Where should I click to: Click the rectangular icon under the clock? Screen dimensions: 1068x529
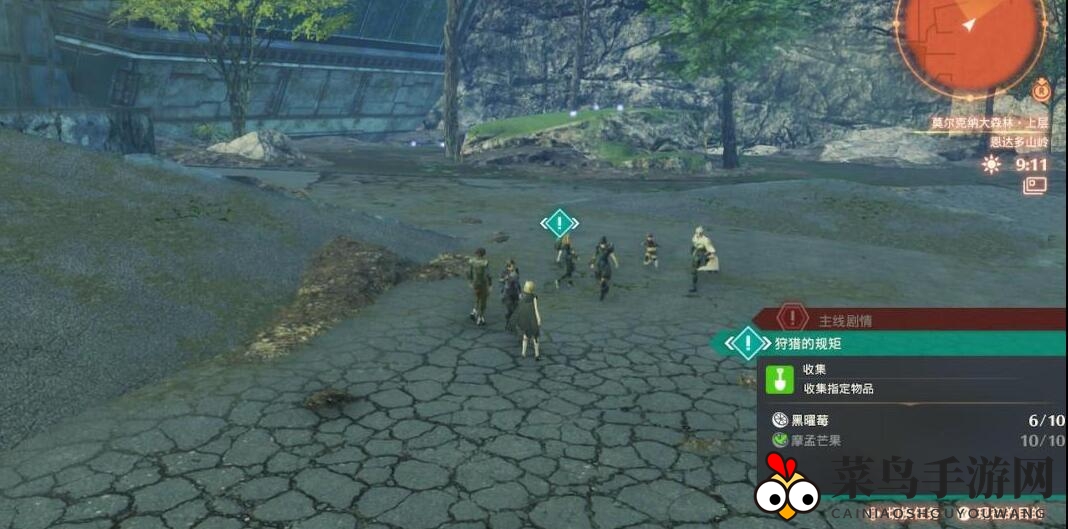click(x=1034, y=185)
